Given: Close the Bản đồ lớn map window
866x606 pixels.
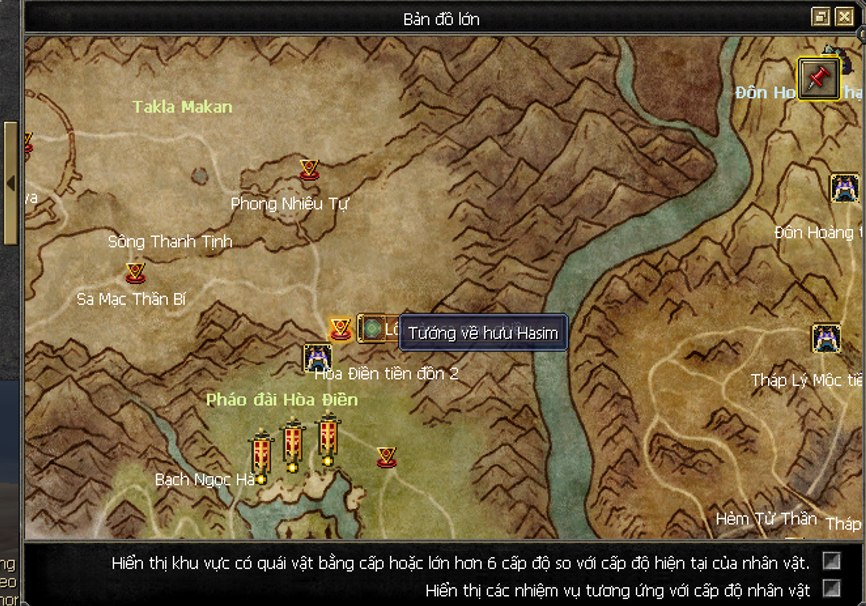Looking at the screenshot, I should (845, 17).
